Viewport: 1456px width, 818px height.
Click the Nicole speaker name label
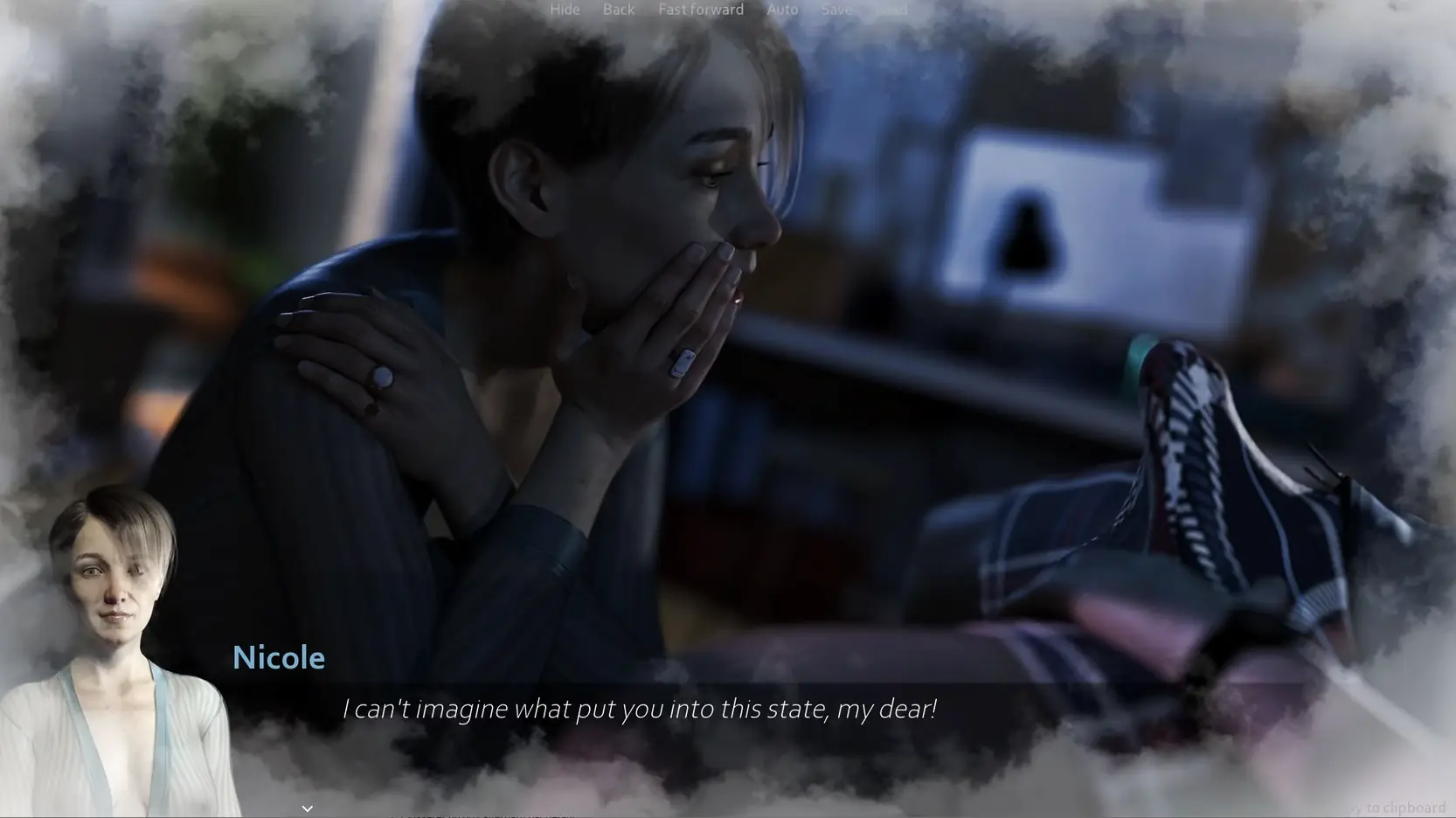coord(279,657)
